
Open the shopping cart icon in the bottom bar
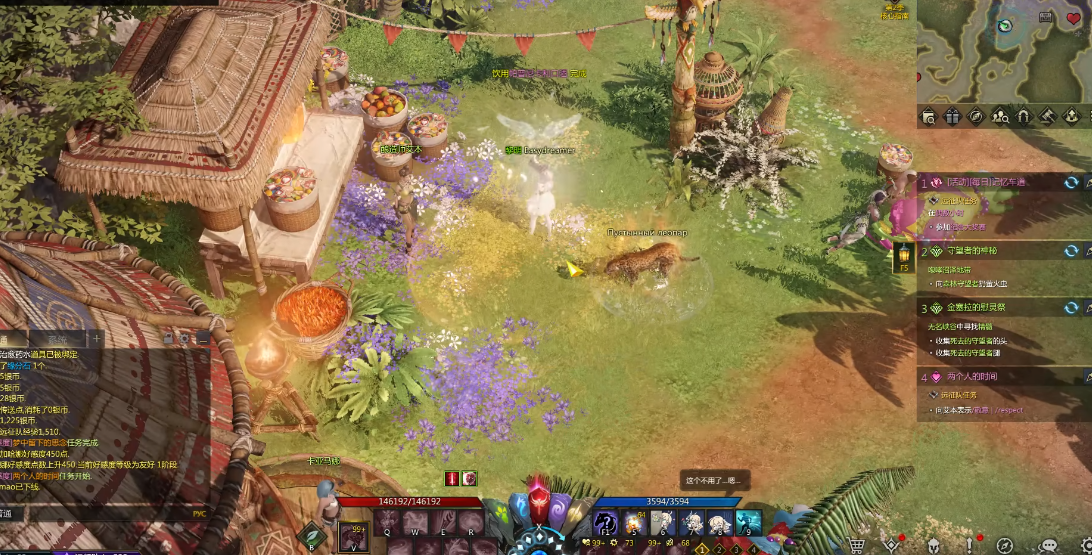857,544
